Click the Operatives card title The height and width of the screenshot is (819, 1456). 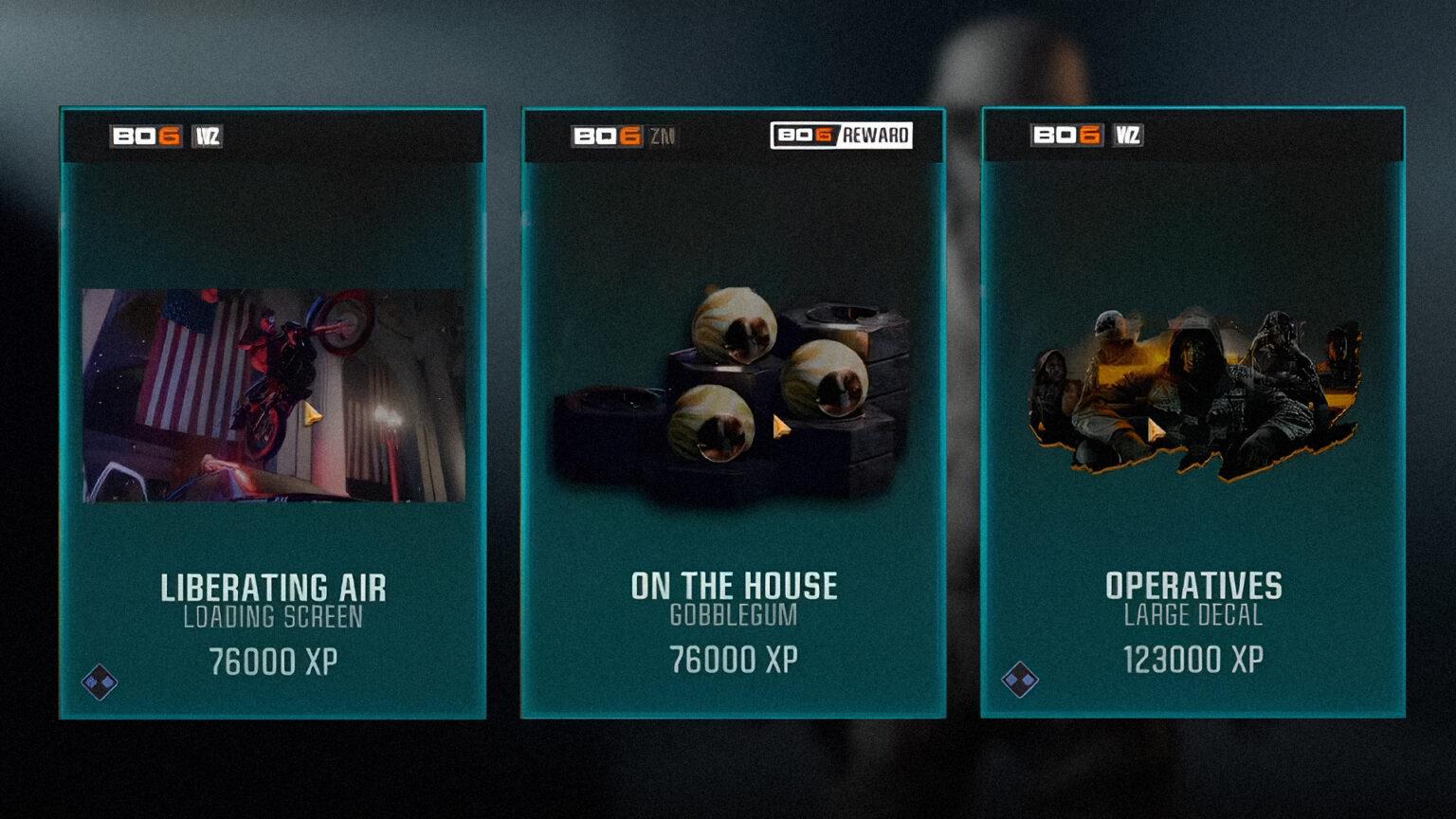click(x=1192, y=586)
